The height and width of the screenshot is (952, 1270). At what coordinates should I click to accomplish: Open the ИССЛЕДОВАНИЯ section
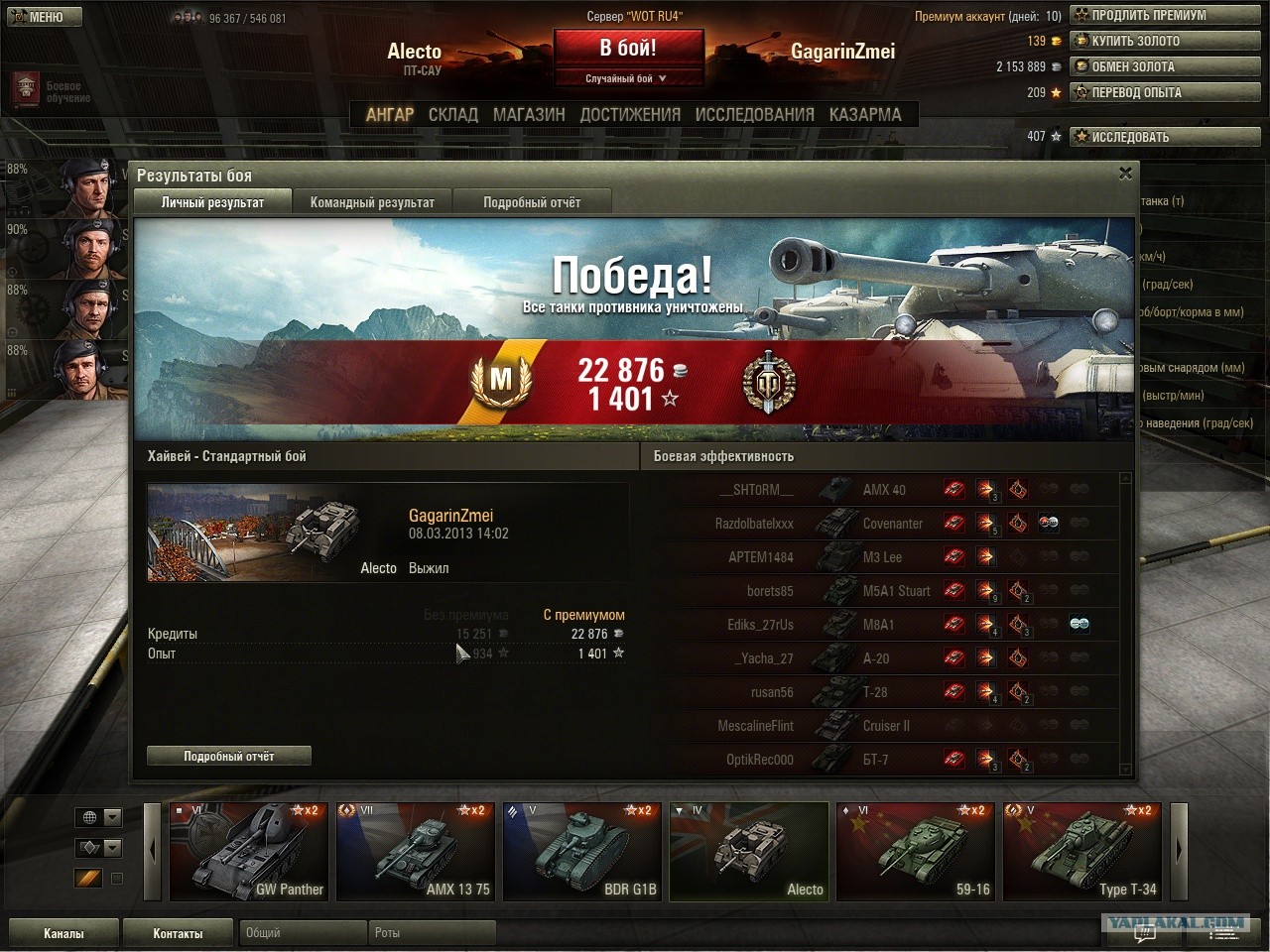click(x=754, y=114)
